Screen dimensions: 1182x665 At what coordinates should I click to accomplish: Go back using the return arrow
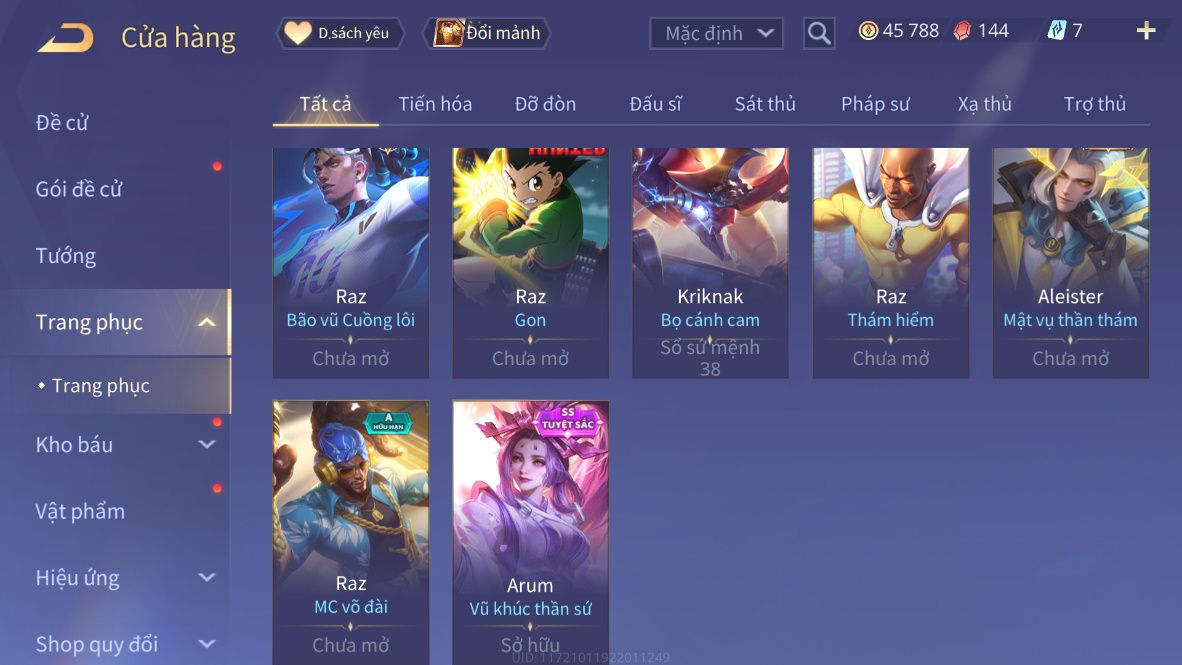point(66,37)
